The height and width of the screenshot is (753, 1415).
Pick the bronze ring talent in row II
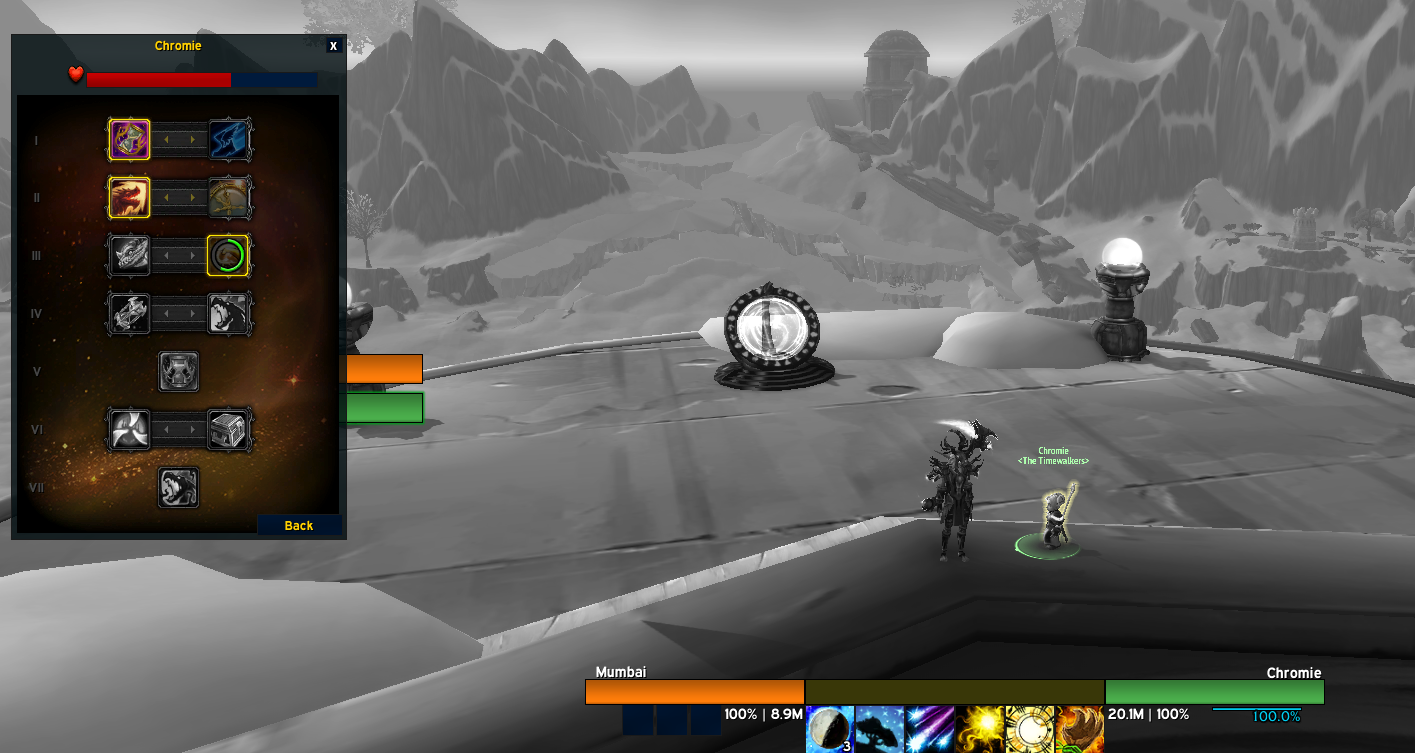click(x=229, y=197)
